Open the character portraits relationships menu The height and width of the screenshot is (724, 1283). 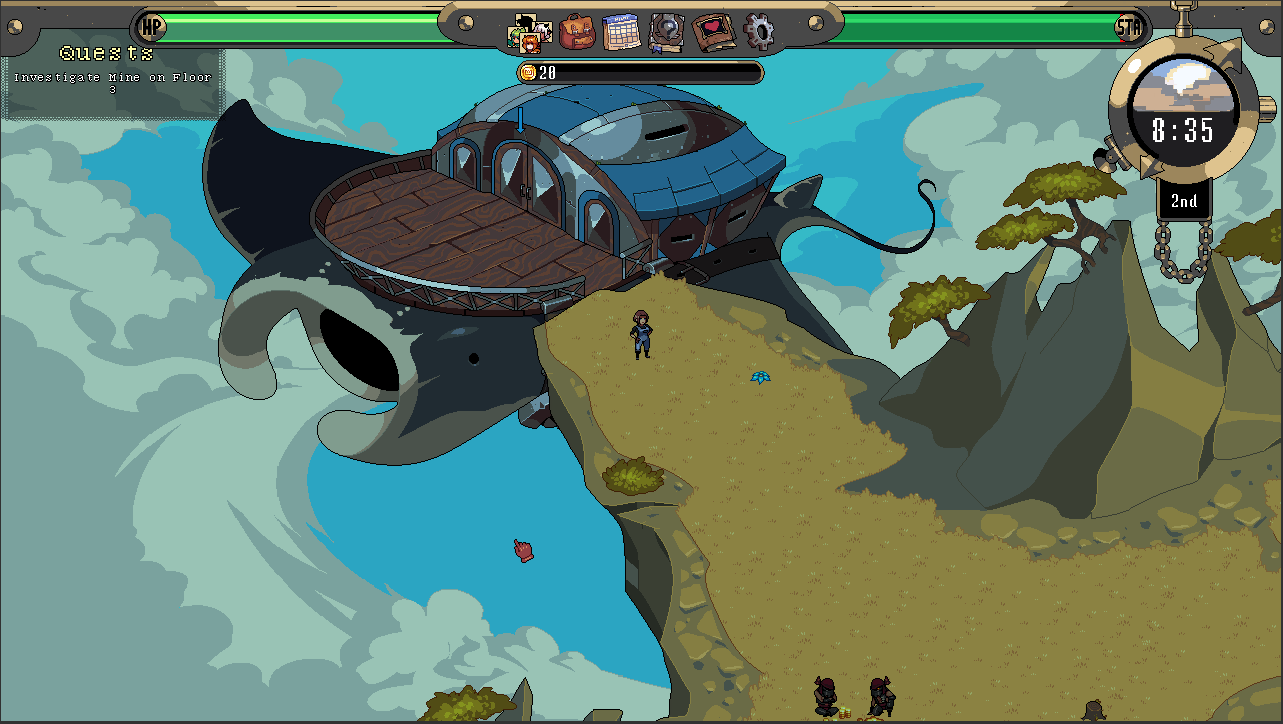point(529,32)
